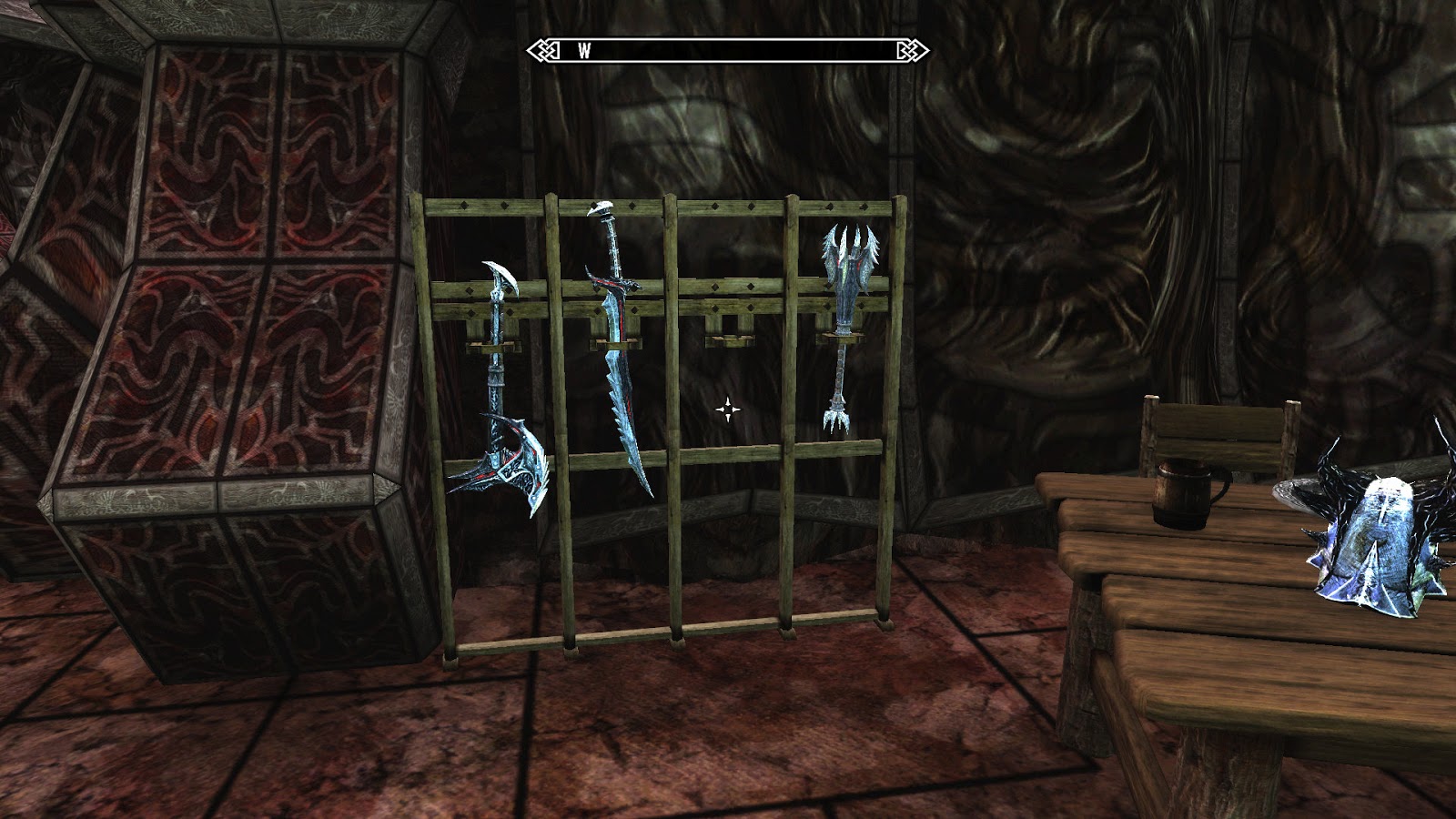Click the crosshair reticle in screen center

[x=728, y=409]
